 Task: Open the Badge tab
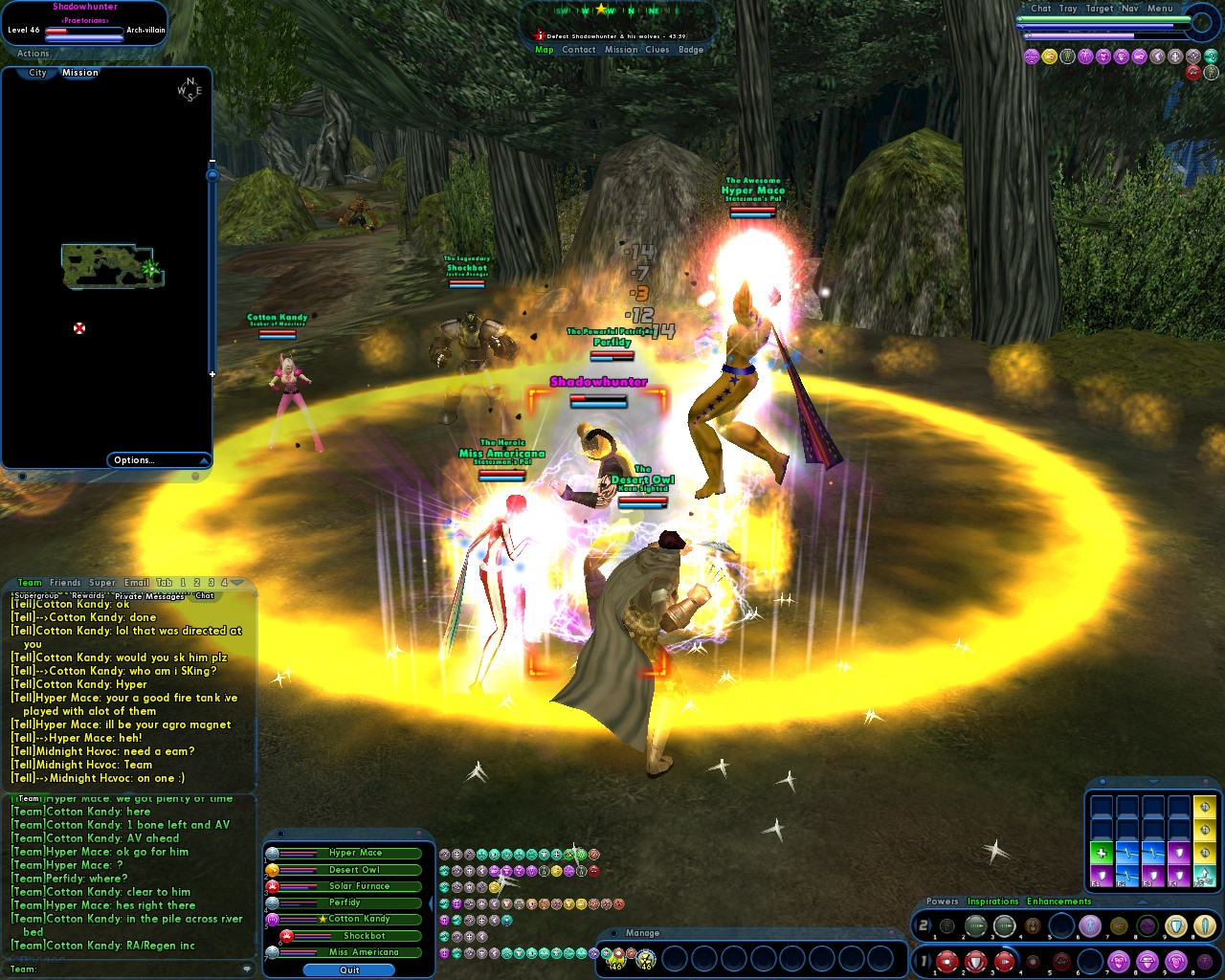(x=691, y=50)
